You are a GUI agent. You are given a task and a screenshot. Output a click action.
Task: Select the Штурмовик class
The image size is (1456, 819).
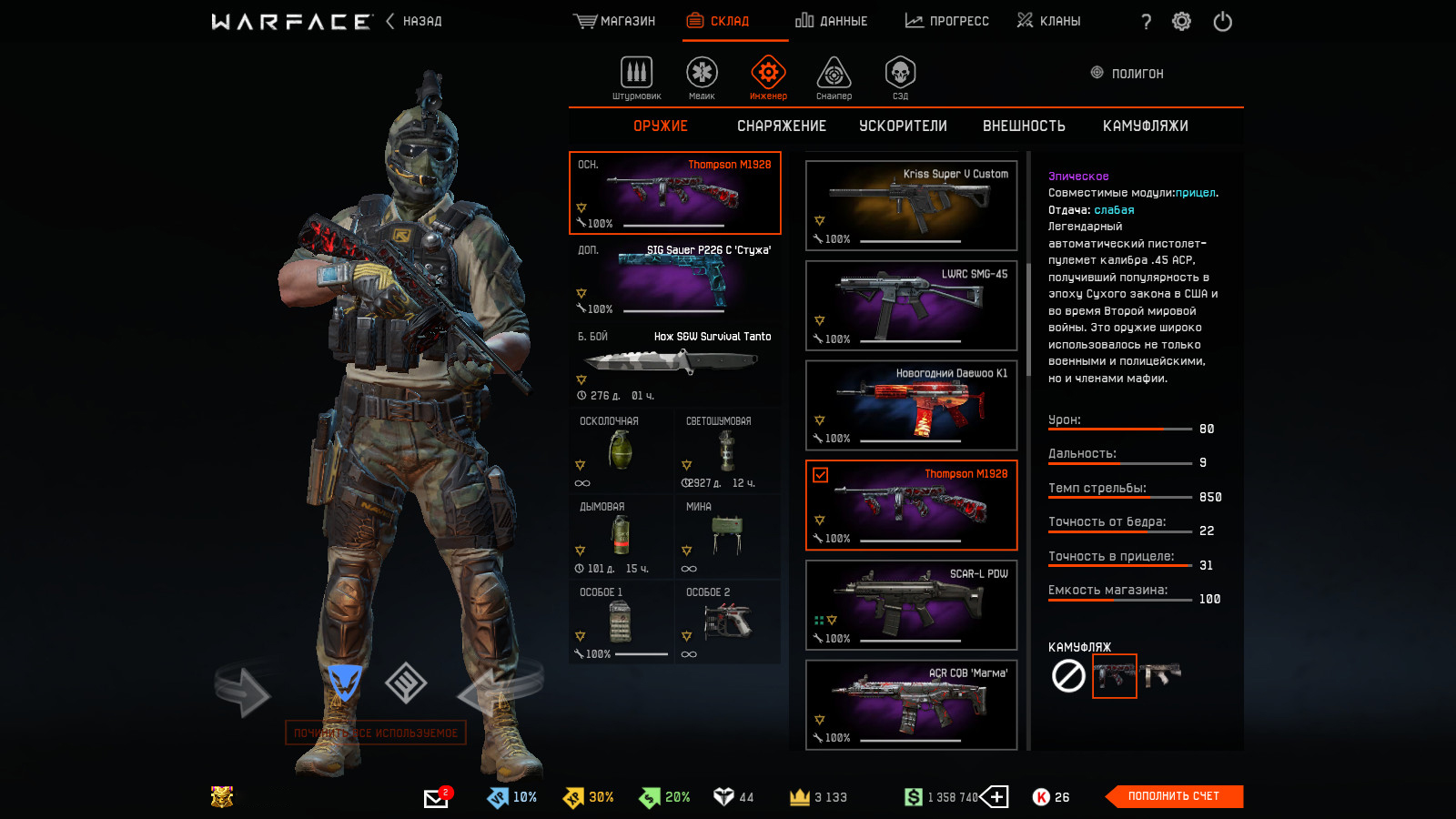pyautogui.click(x=636, y=77)
